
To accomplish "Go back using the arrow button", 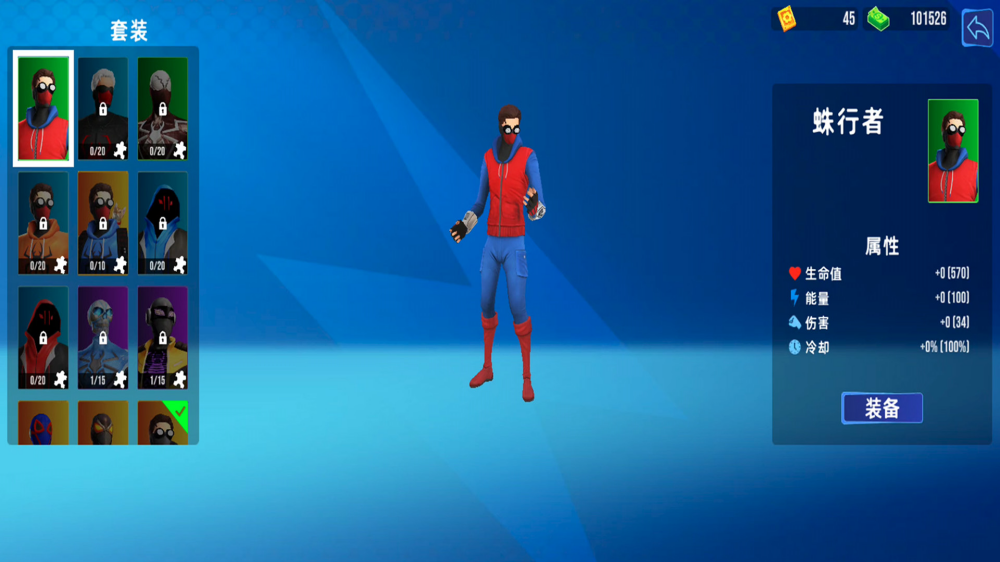I will click(976, 28).
